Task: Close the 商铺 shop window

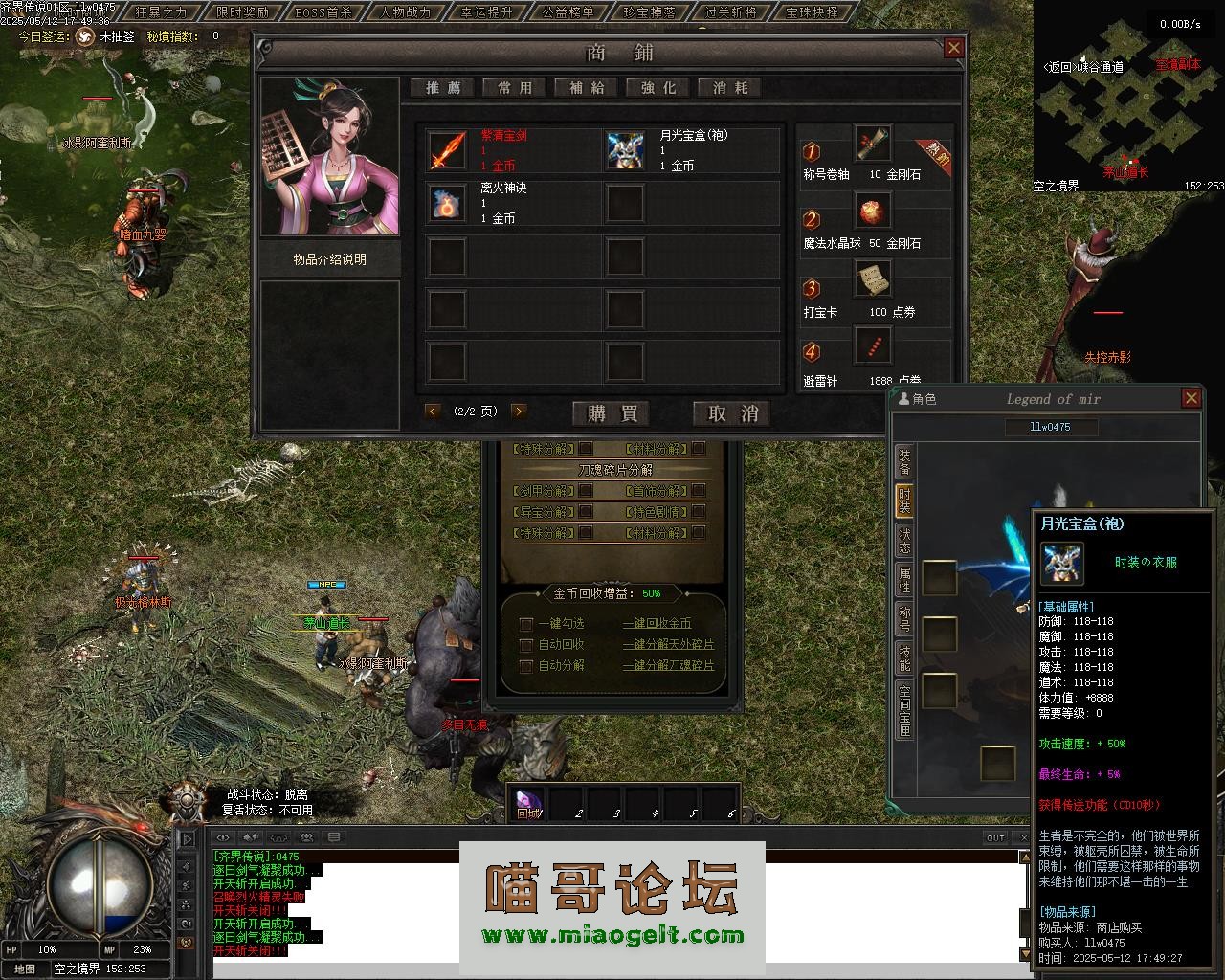Action: click(x=953, y=48)
